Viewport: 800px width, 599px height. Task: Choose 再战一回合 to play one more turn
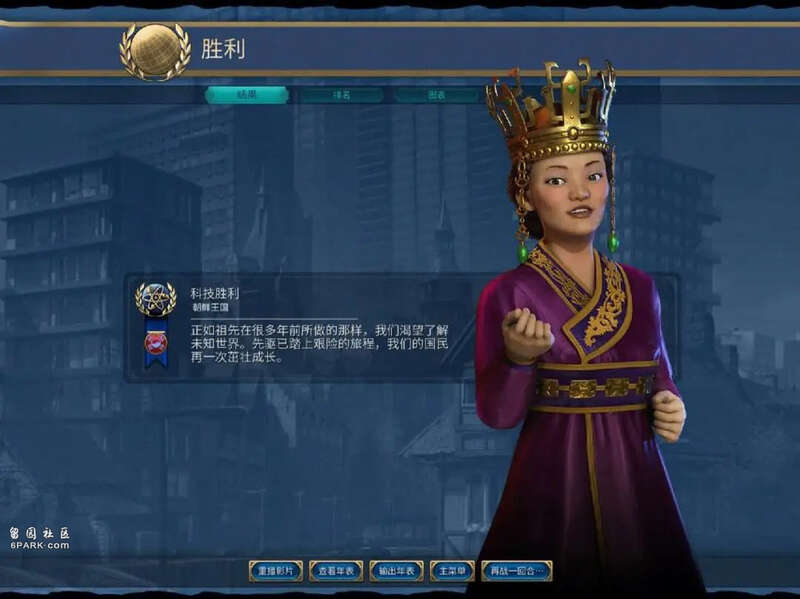click(516, 571)
